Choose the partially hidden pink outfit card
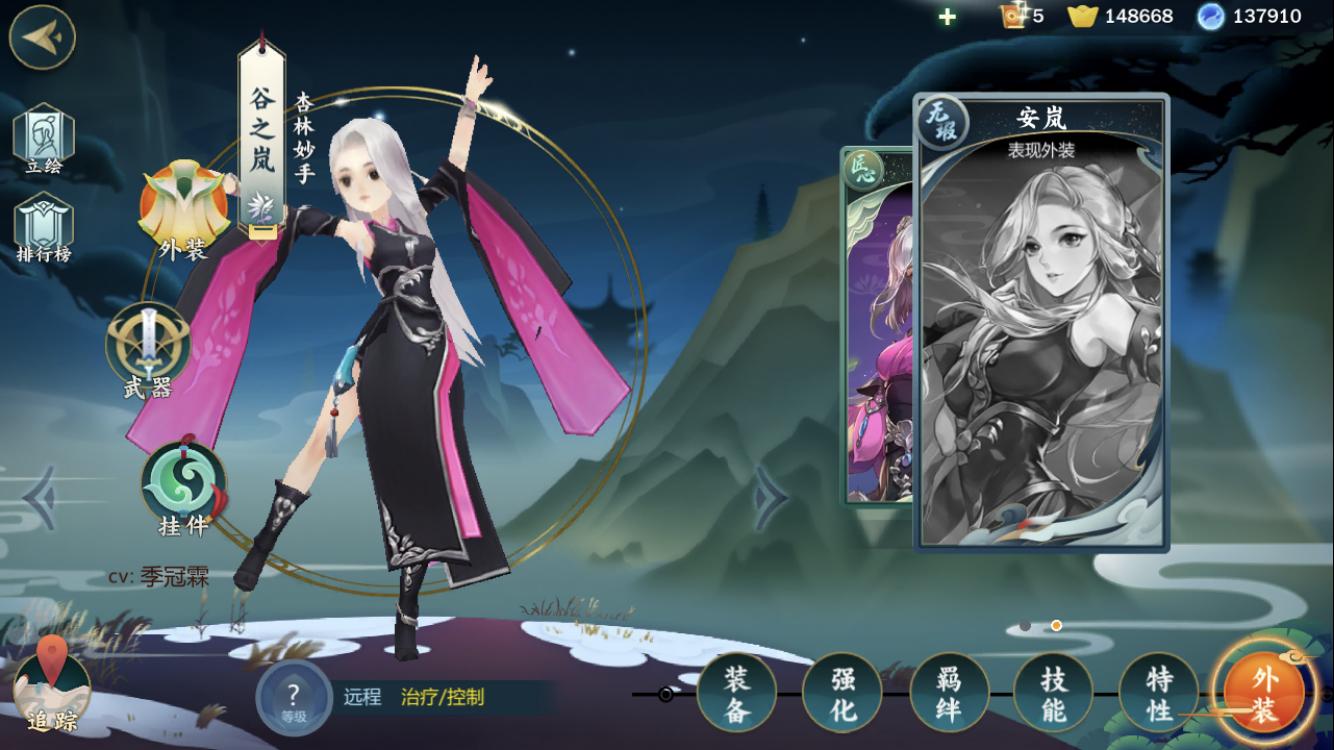Viewport: 1334px width, 750px height. click(x=878, y=330)
